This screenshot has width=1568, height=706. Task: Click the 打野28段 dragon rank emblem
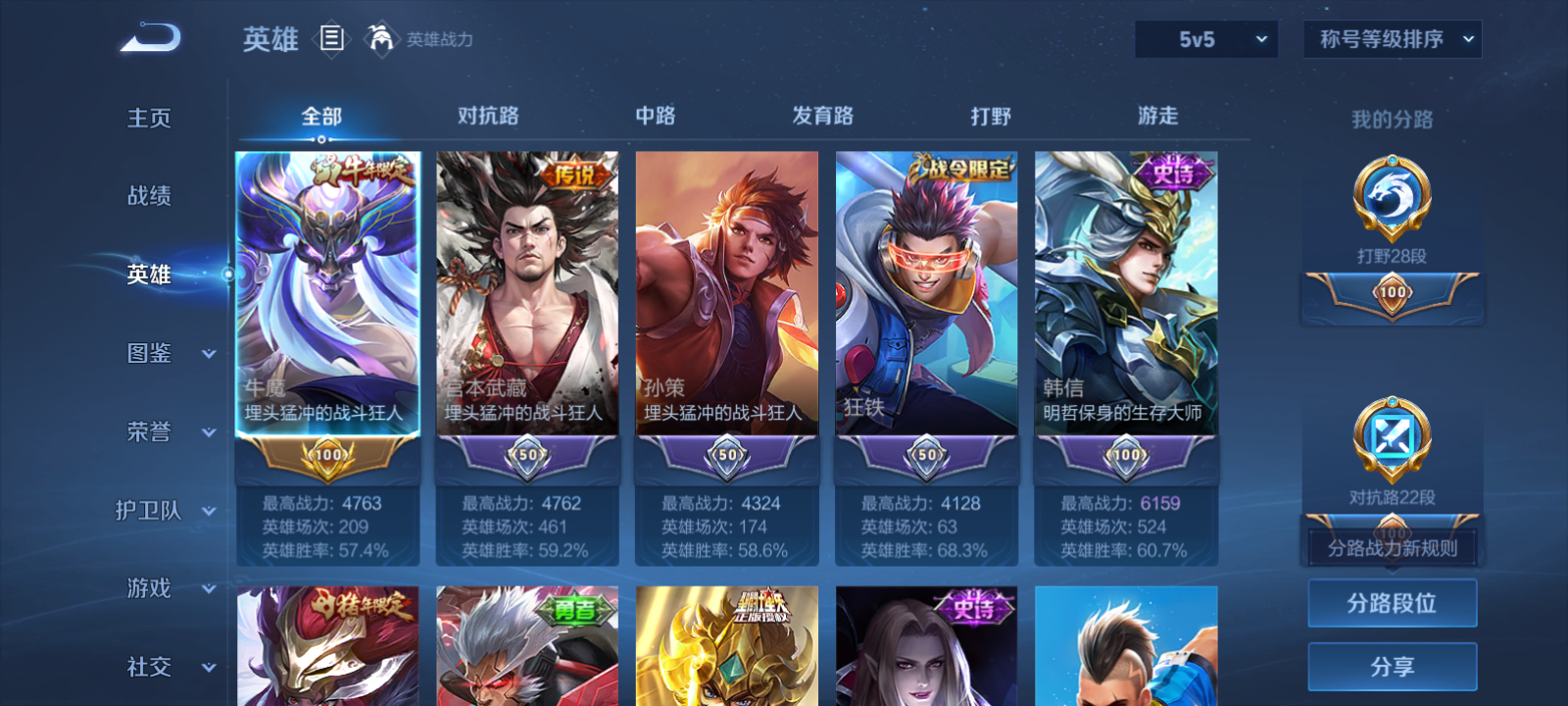click(x=1392, y=196)
